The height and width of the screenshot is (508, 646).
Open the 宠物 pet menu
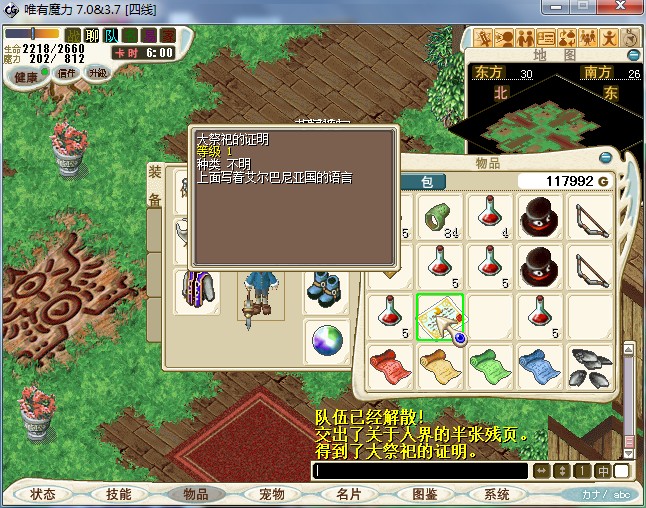[271, 494]
